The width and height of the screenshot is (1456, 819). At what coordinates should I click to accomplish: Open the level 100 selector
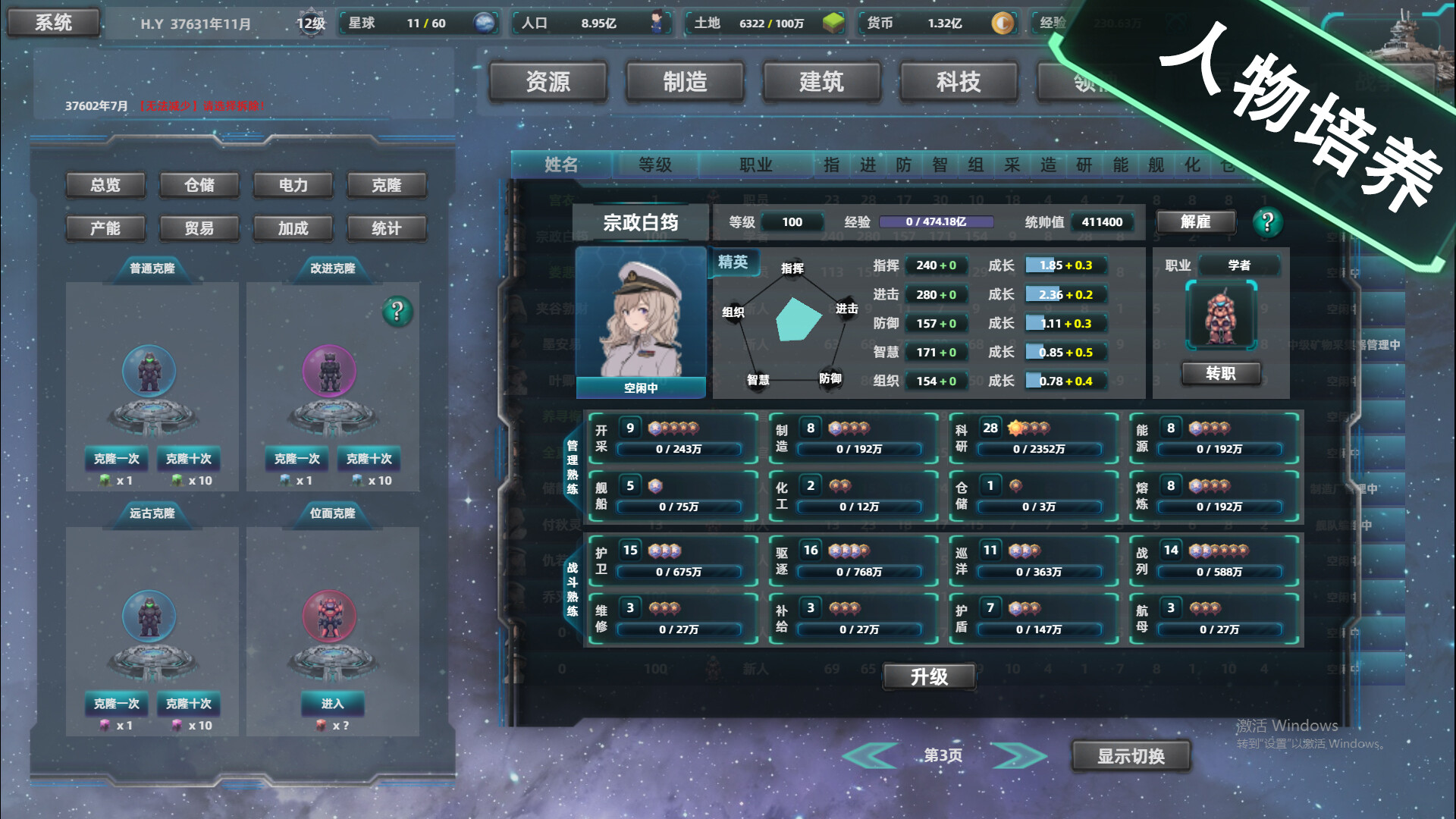click(x=792, y=221)
